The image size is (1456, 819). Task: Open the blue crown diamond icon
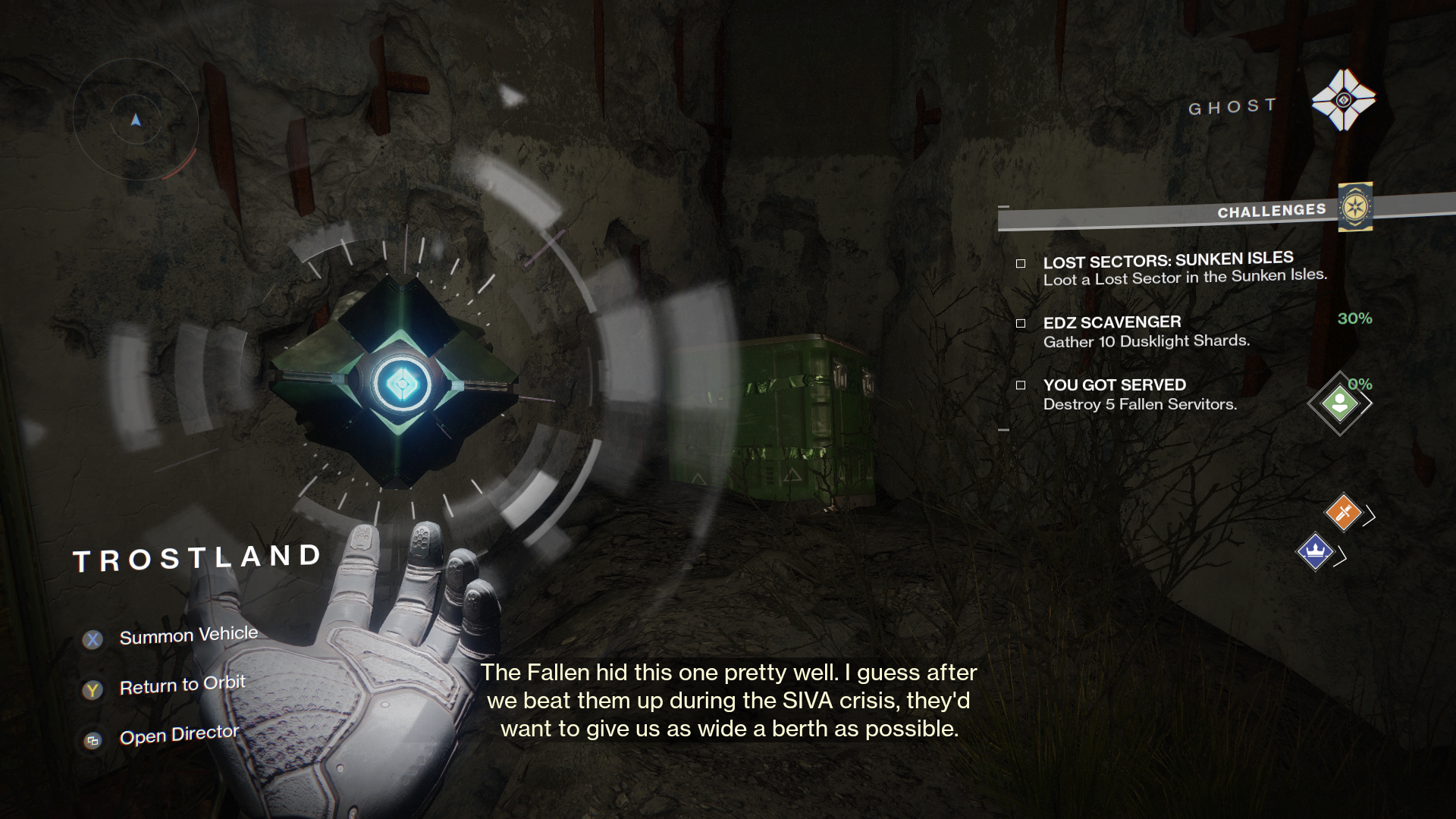[1315, 551]
